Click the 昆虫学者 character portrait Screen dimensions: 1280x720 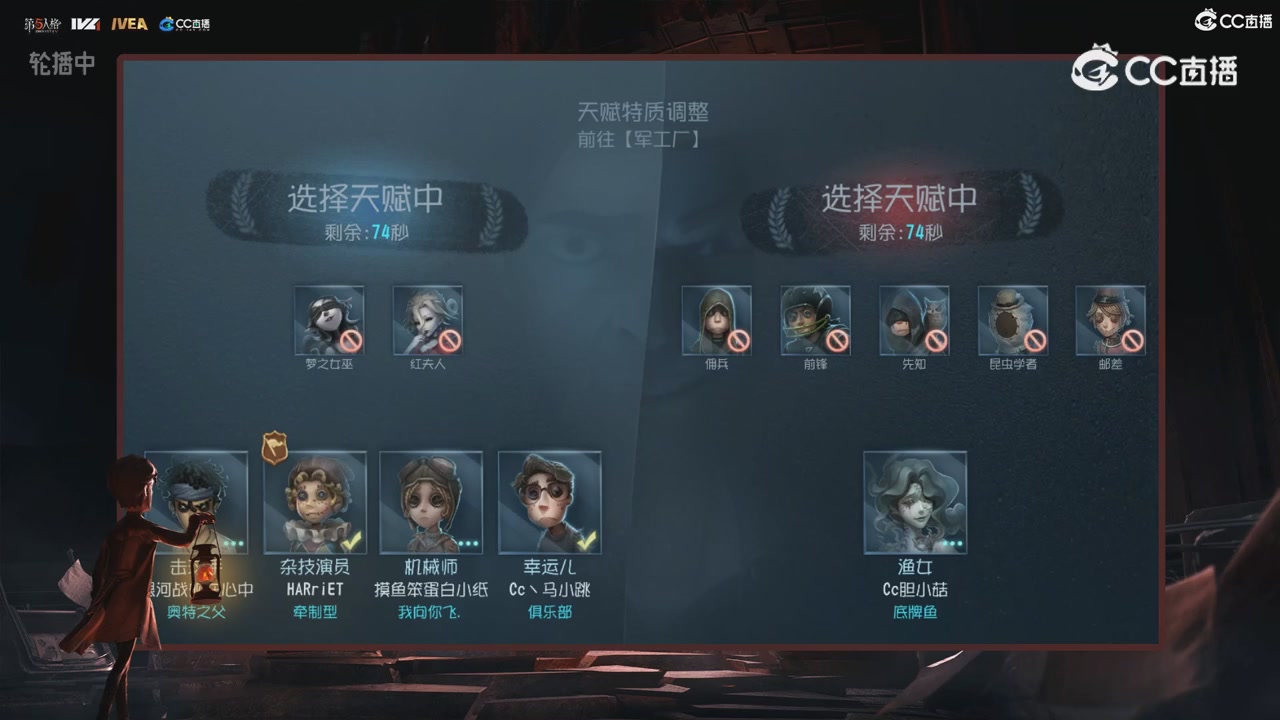point(1012,322)
